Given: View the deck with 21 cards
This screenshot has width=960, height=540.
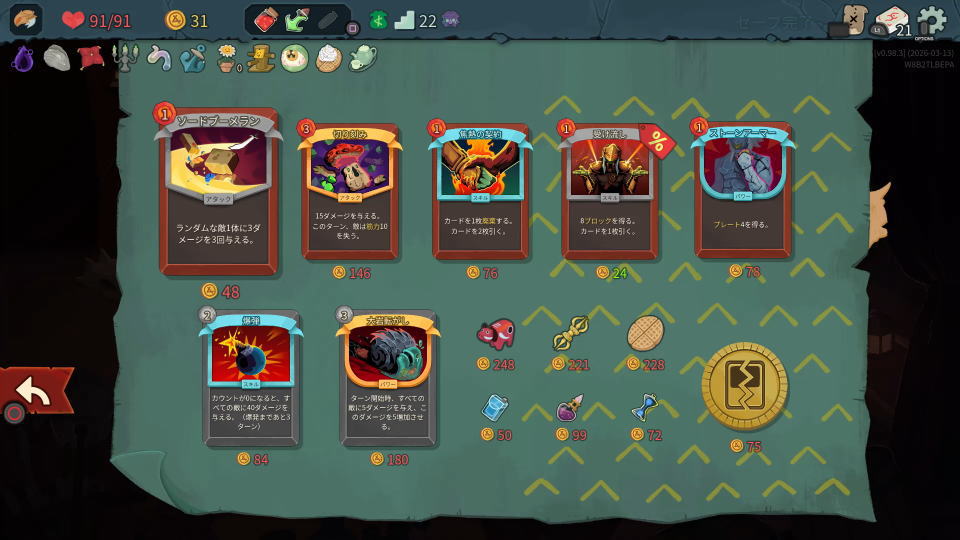Looking at the screenshot, I should [x=892, y=20].
